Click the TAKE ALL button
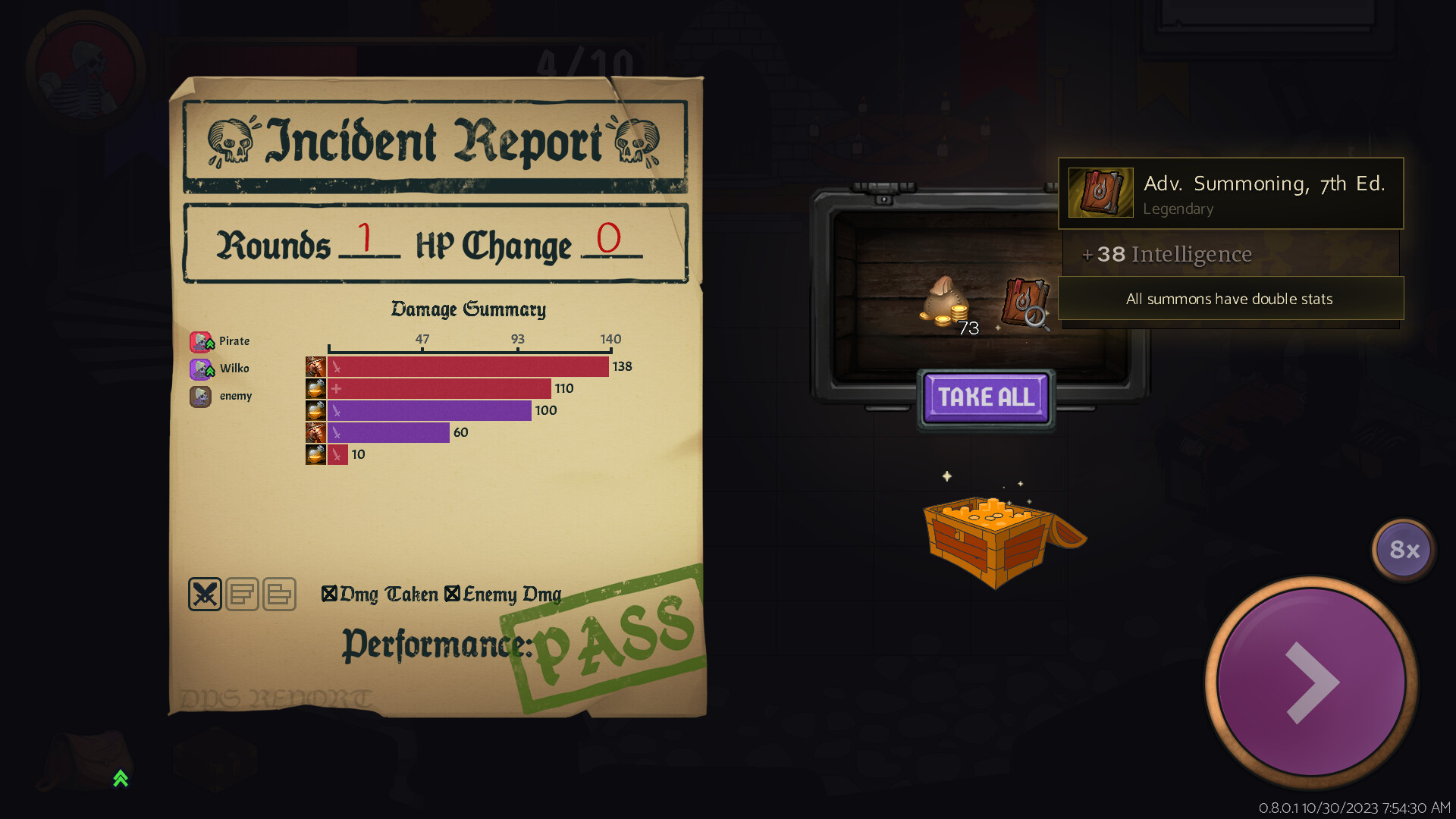 [x=985, y=397]
